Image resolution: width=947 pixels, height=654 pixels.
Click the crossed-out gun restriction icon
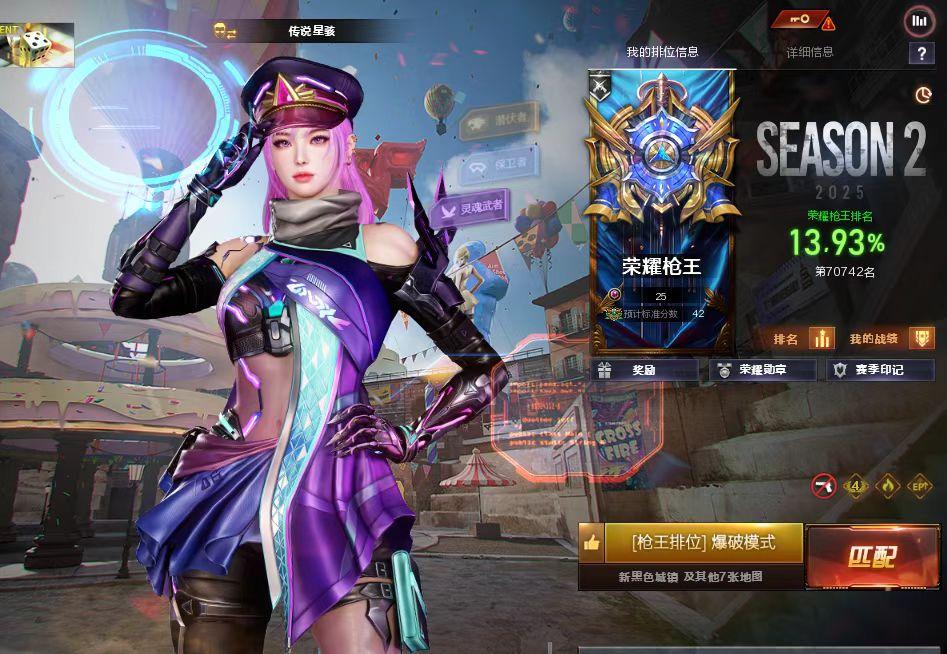coord(824,486)
